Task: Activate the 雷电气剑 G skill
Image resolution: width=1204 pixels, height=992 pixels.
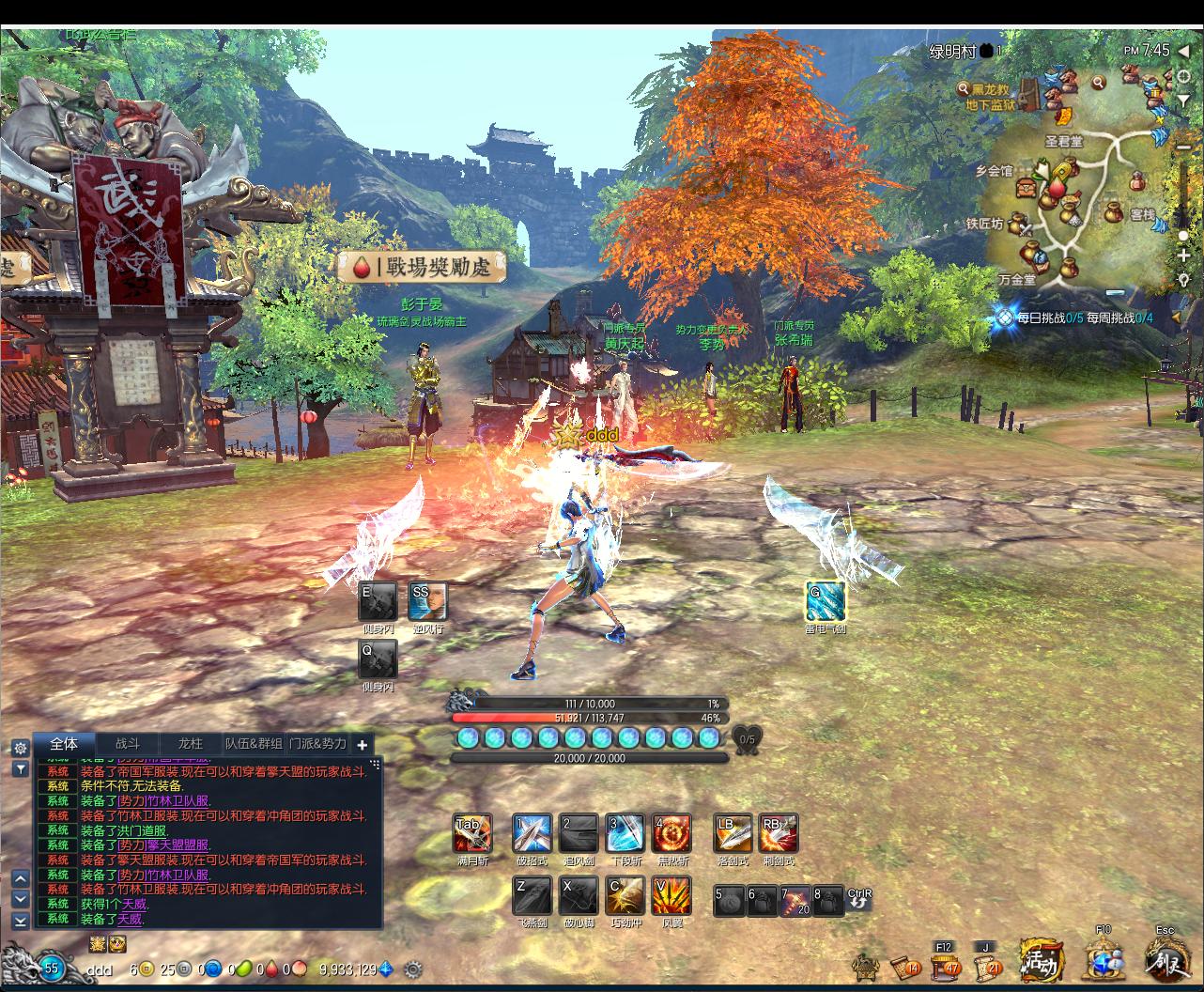Action: tap(826, 601)
